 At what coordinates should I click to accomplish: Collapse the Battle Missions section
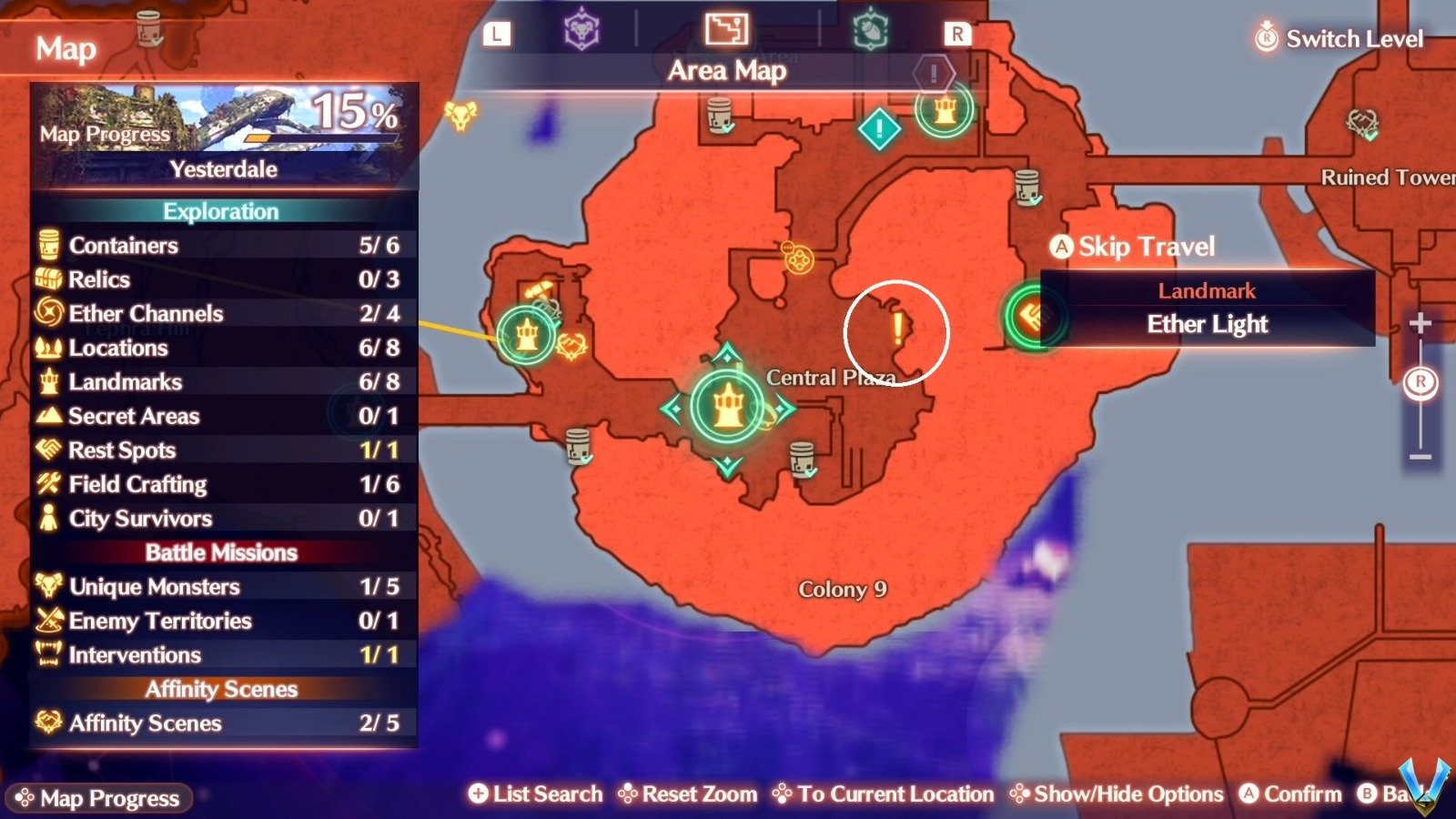pos(221,552)
